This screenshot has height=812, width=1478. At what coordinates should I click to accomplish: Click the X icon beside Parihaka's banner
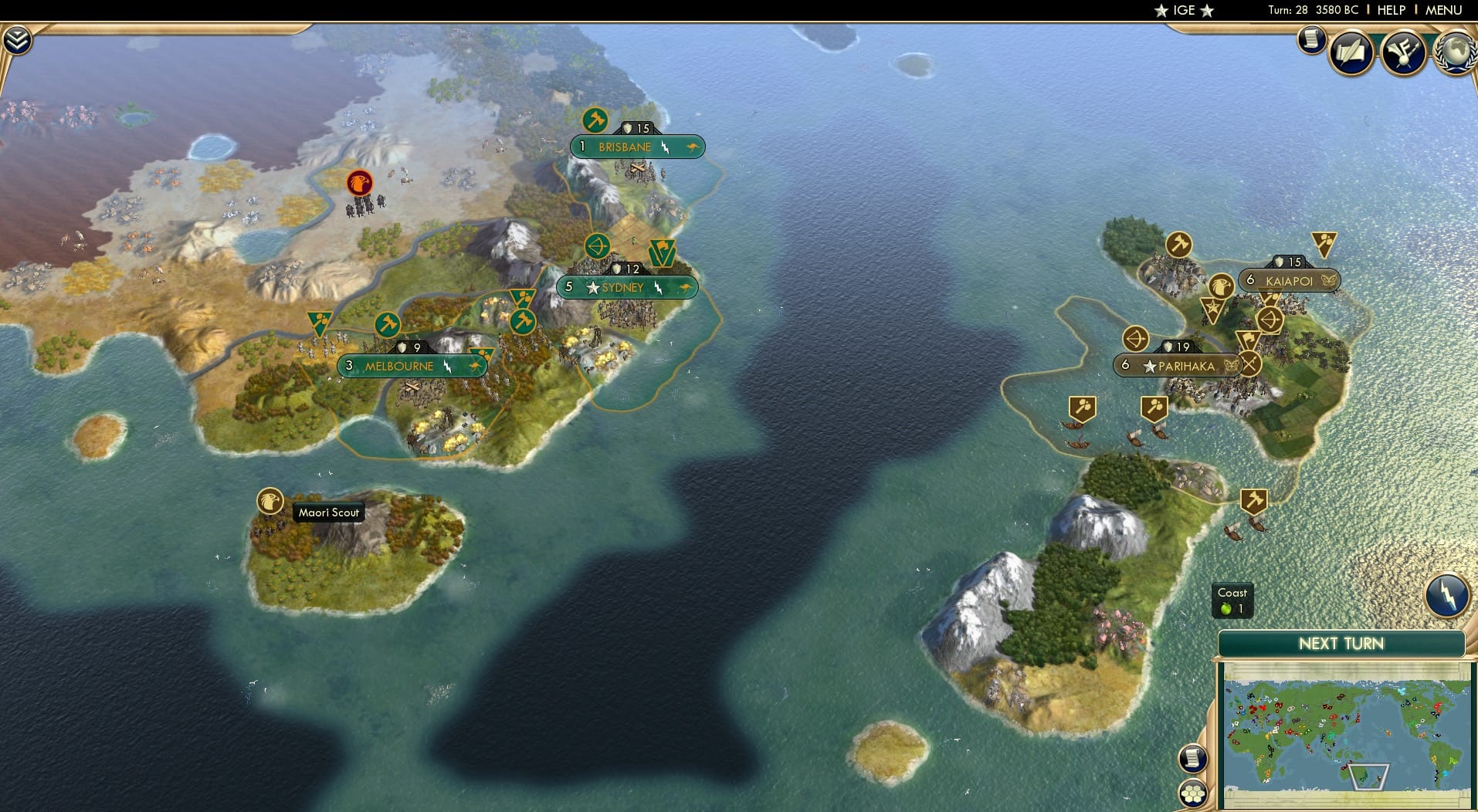pyautogui.click(x=1249, y=364)
